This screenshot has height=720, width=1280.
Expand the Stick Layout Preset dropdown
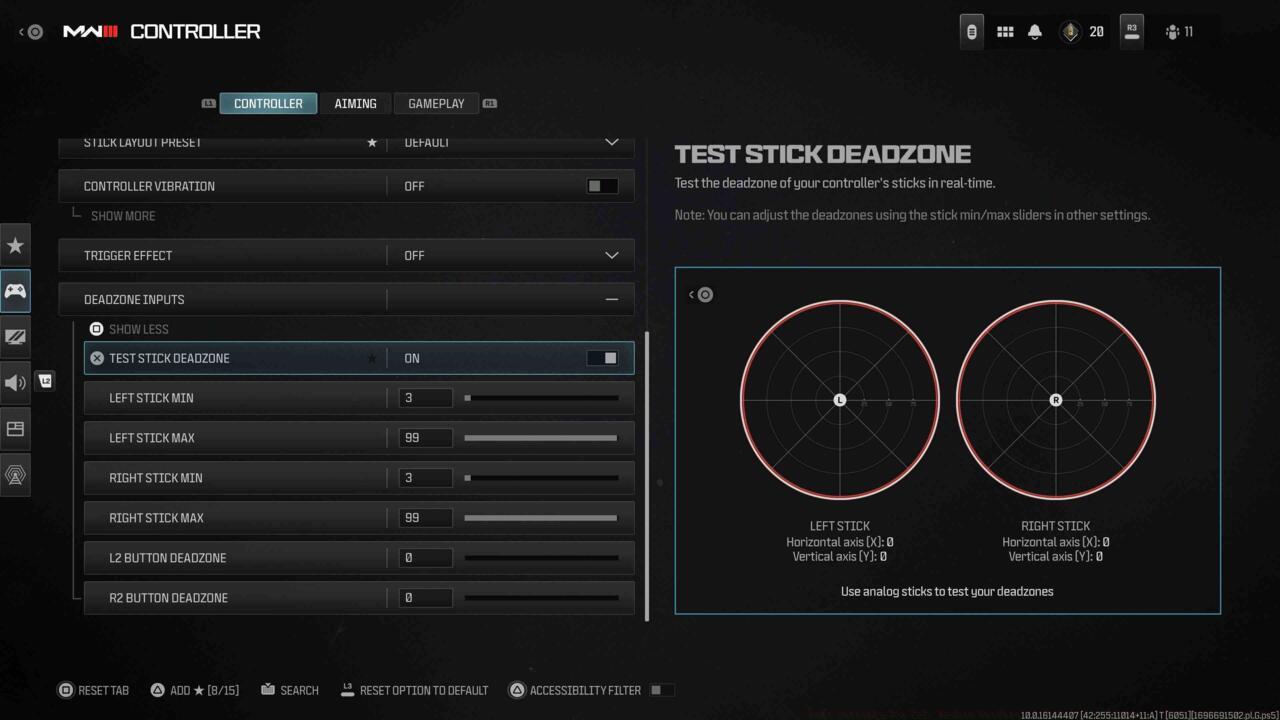coord(611,142)
